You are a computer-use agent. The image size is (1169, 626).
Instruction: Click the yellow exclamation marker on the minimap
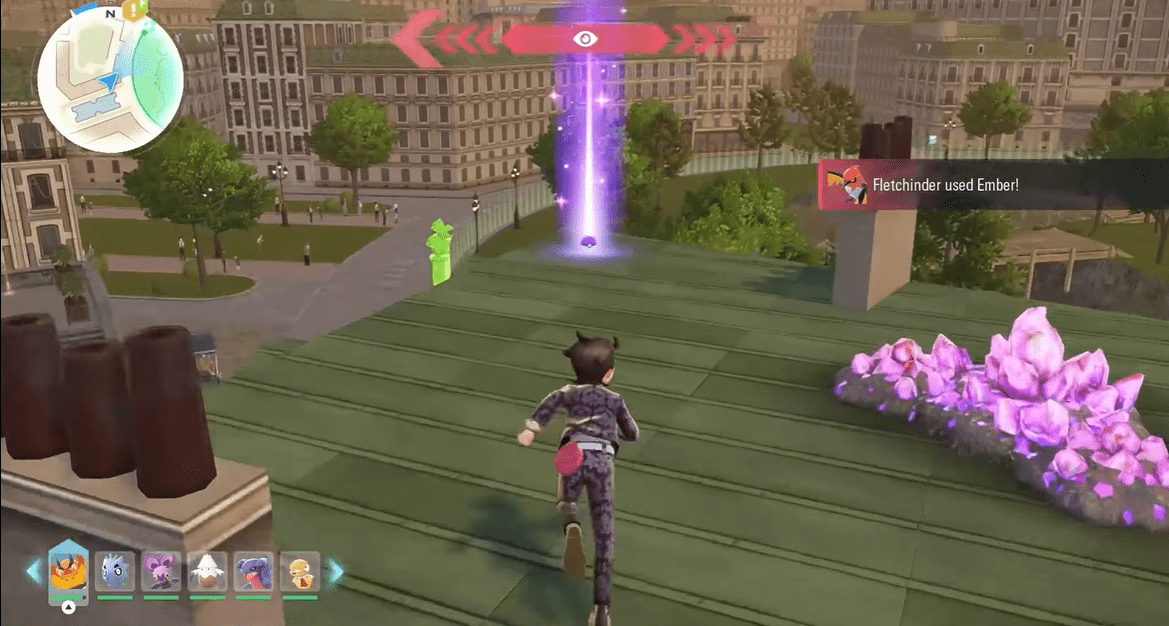134,11
